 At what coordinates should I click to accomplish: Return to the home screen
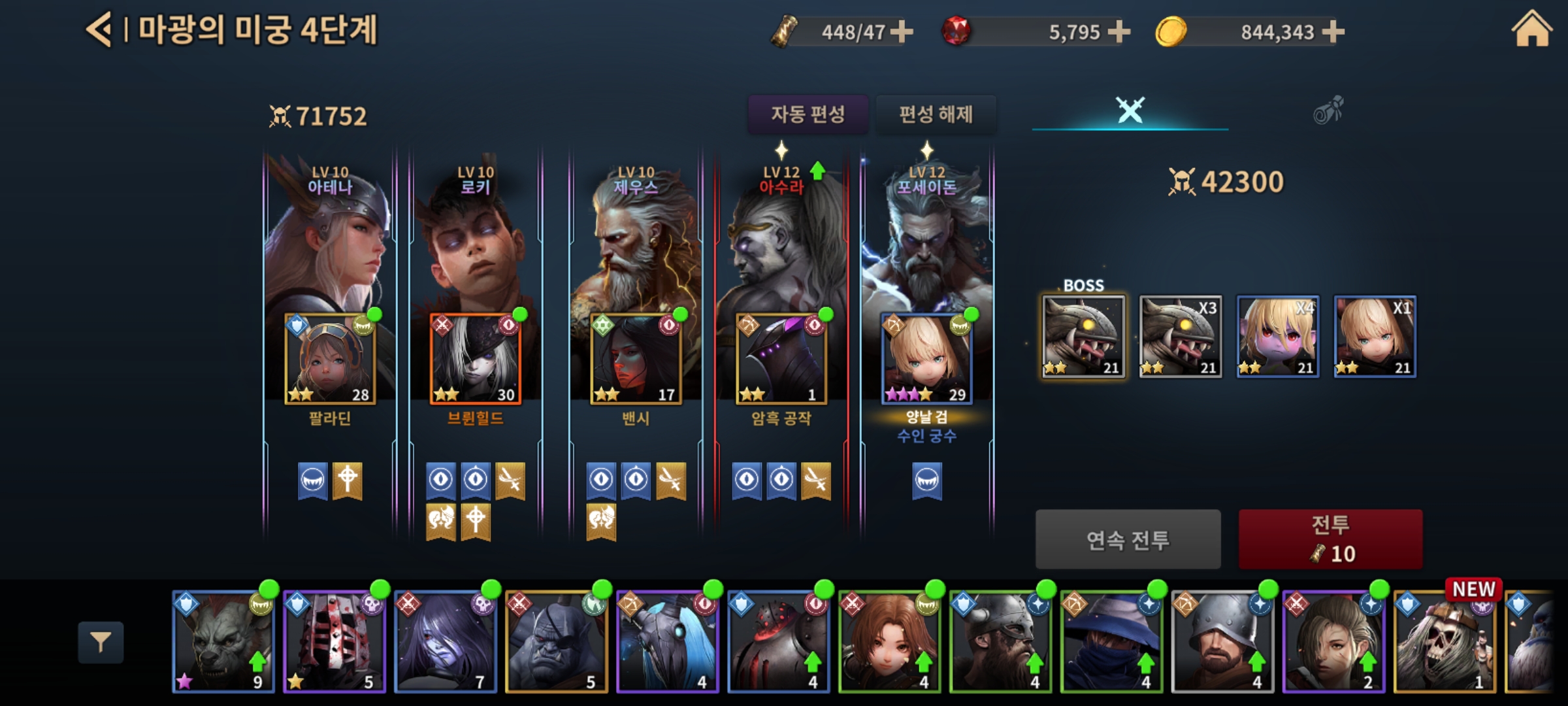1531,31
